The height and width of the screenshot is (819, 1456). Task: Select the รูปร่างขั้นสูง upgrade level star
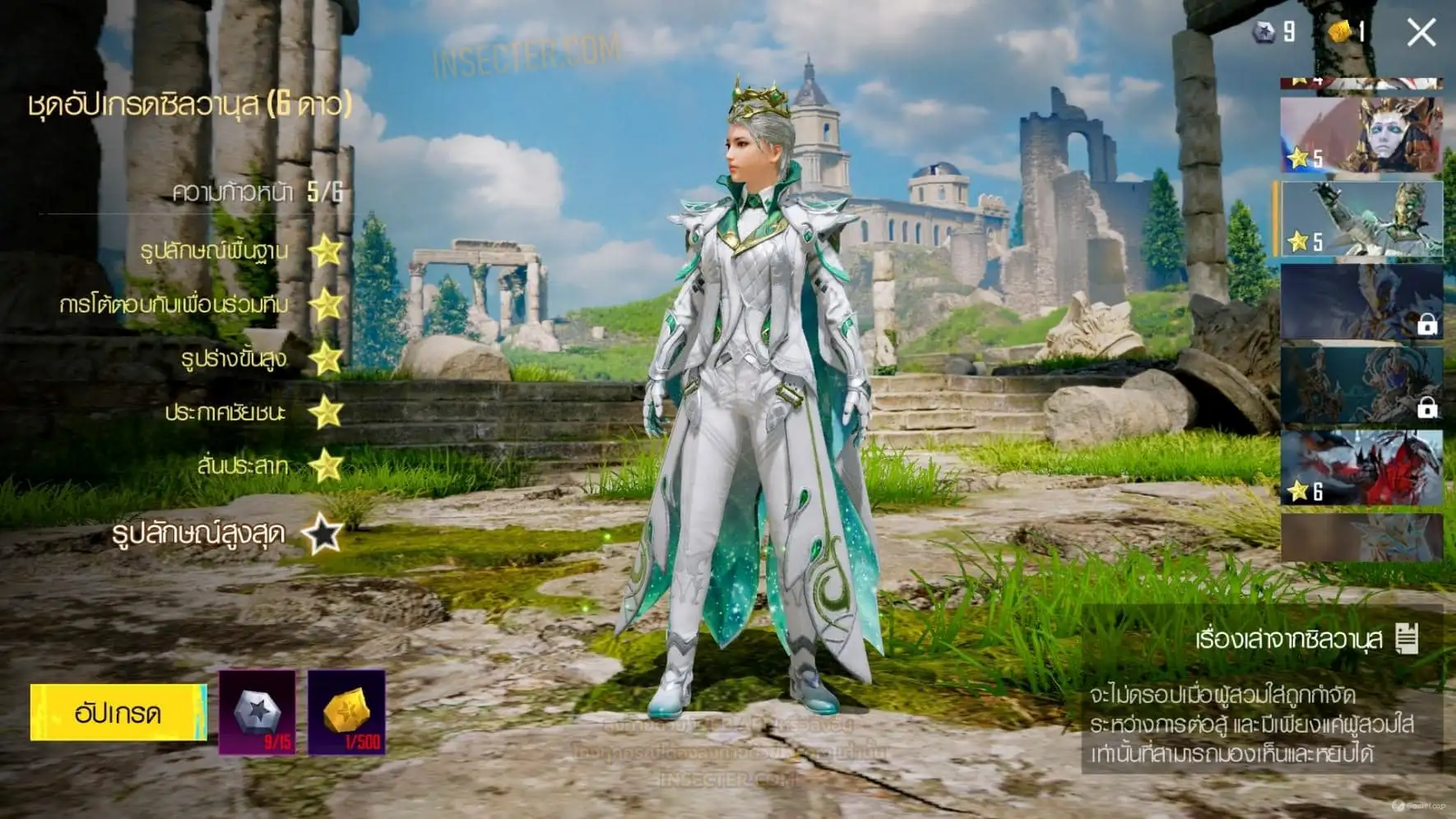pos(327,359)
